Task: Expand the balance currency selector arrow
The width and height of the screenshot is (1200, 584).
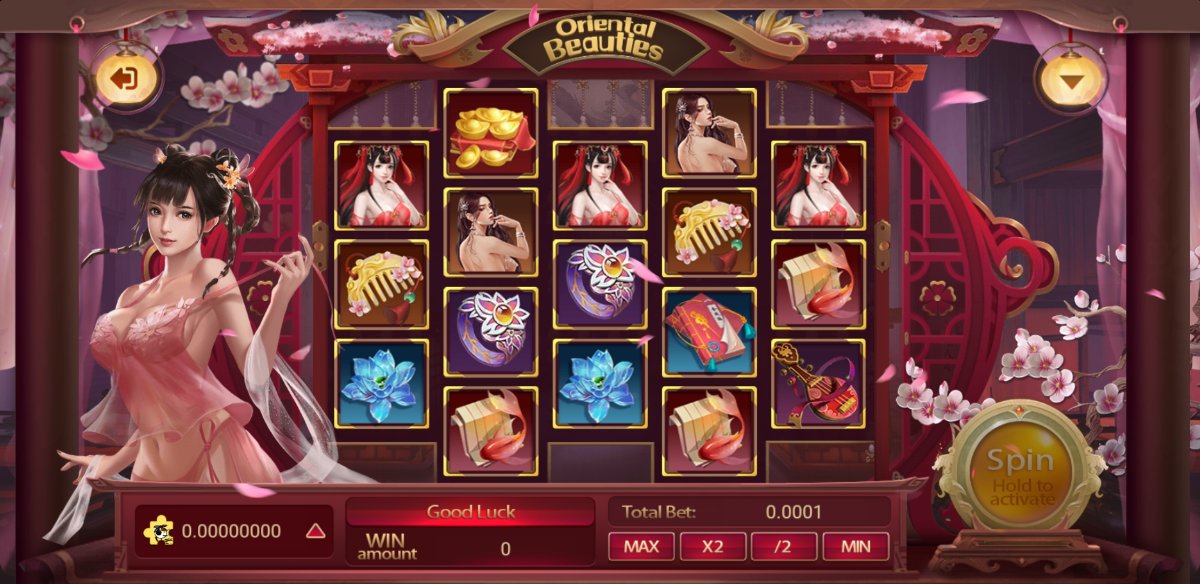Action: pos(316,531)
